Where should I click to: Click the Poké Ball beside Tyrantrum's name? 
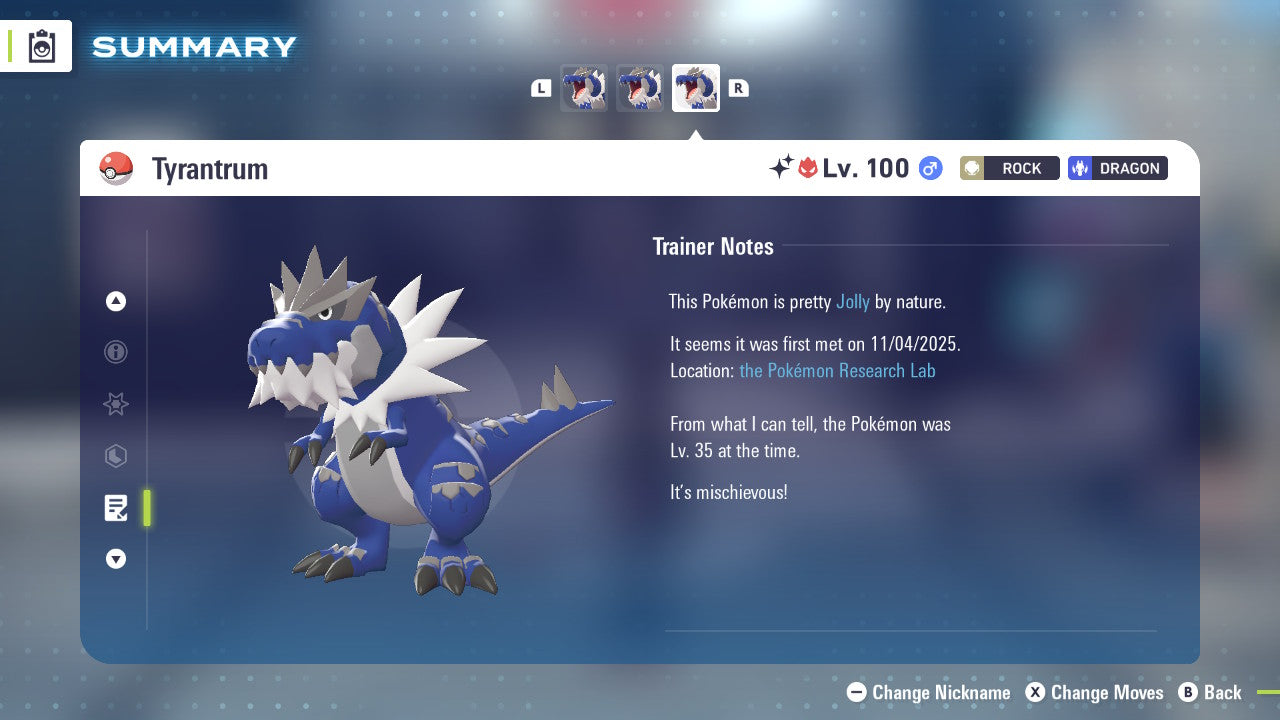118,168
